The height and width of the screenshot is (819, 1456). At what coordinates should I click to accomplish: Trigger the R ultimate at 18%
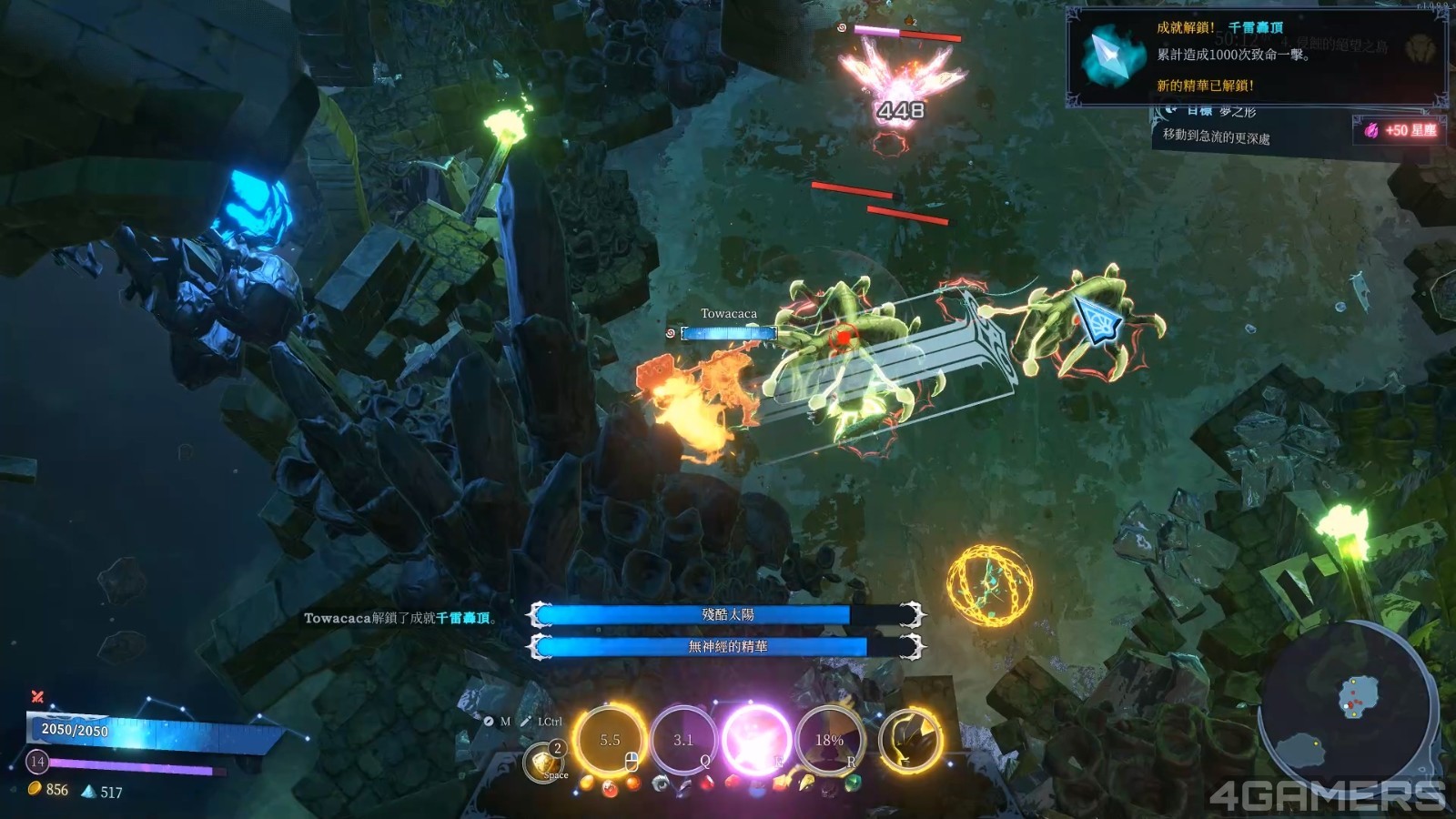(x=829, y=740)
